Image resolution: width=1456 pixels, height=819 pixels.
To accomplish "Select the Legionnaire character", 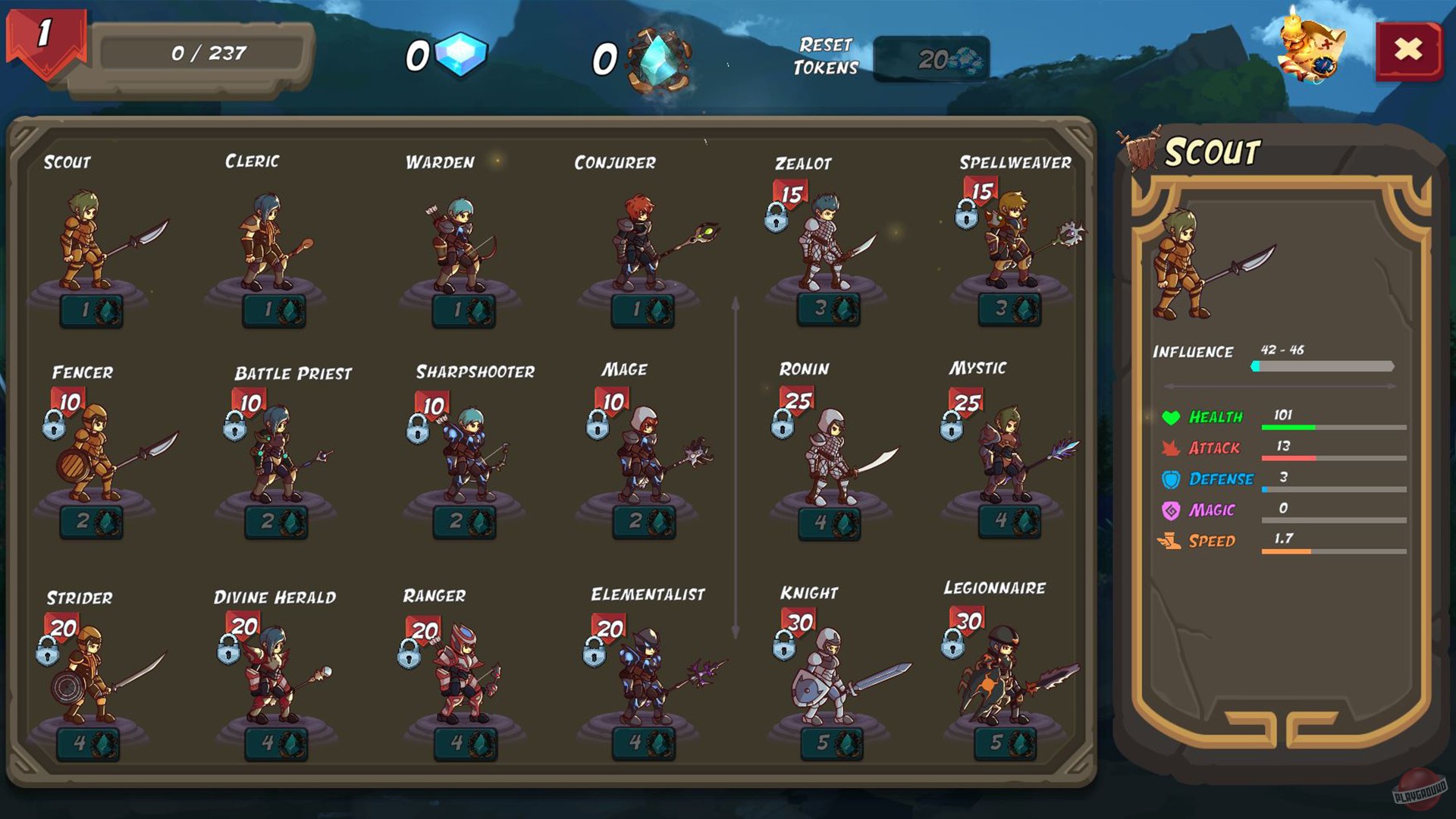I will pos(1005,675).
